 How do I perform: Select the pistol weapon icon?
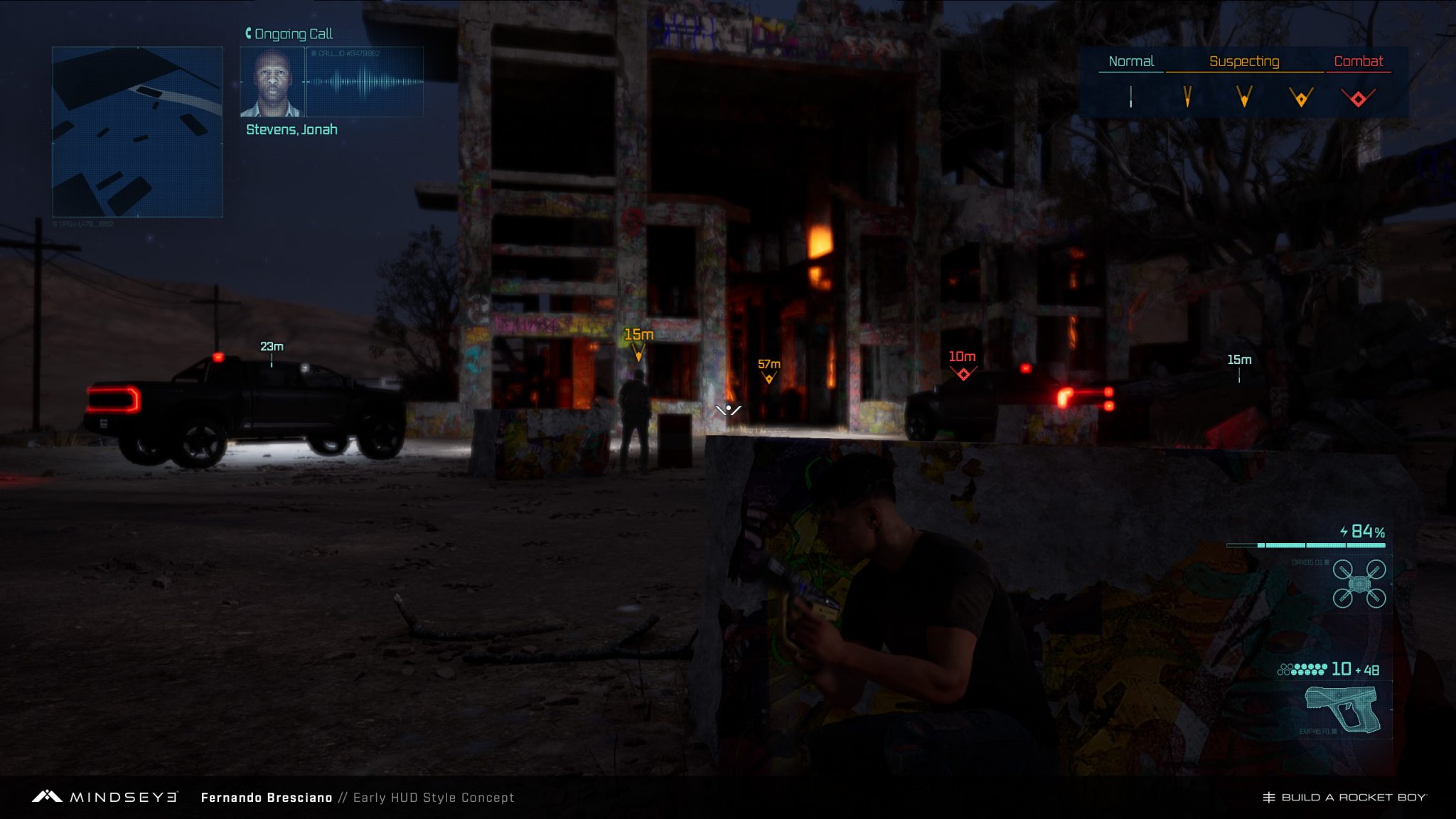point(1343,708)
